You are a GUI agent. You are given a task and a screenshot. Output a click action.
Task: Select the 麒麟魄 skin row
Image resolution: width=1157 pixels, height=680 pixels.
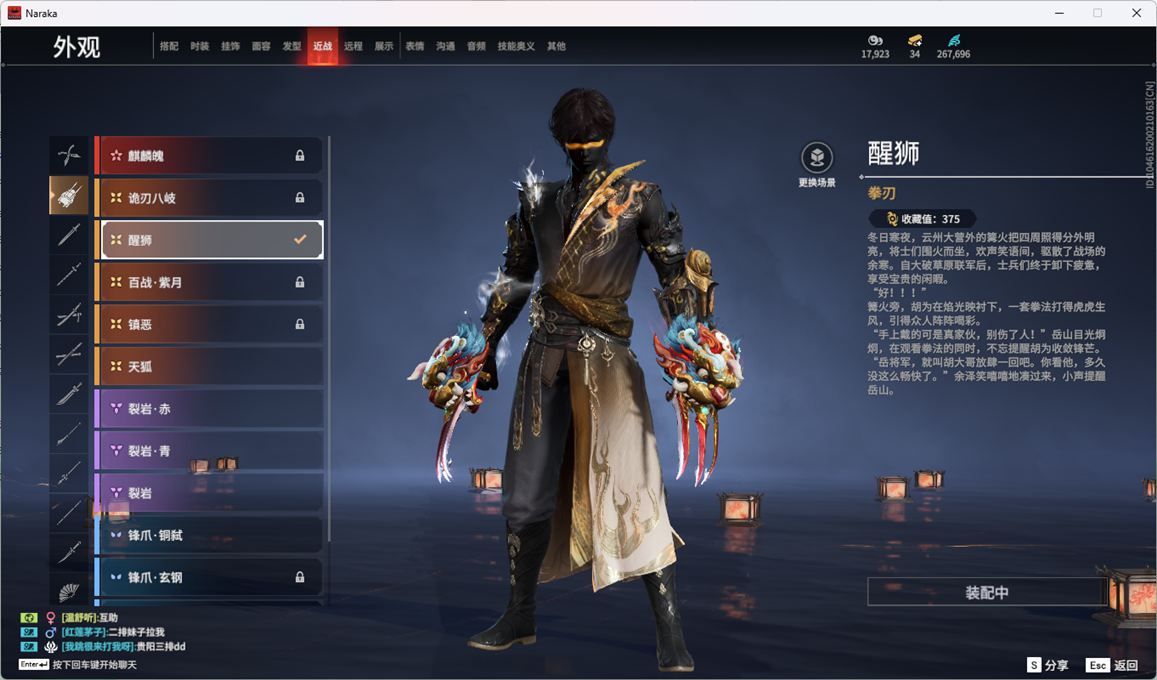pos(208,156)
